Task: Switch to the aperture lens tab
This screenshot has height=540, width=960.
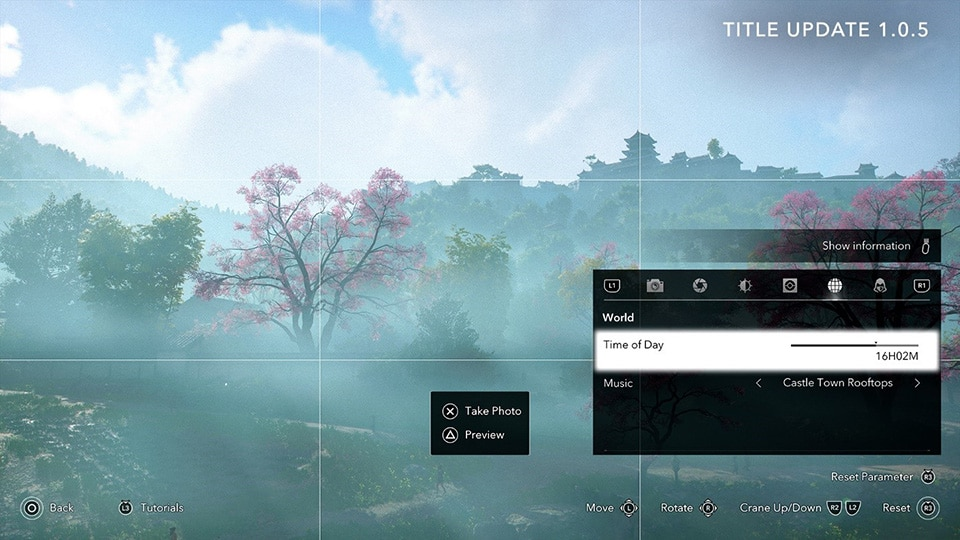Action: [x=700, y=286]
